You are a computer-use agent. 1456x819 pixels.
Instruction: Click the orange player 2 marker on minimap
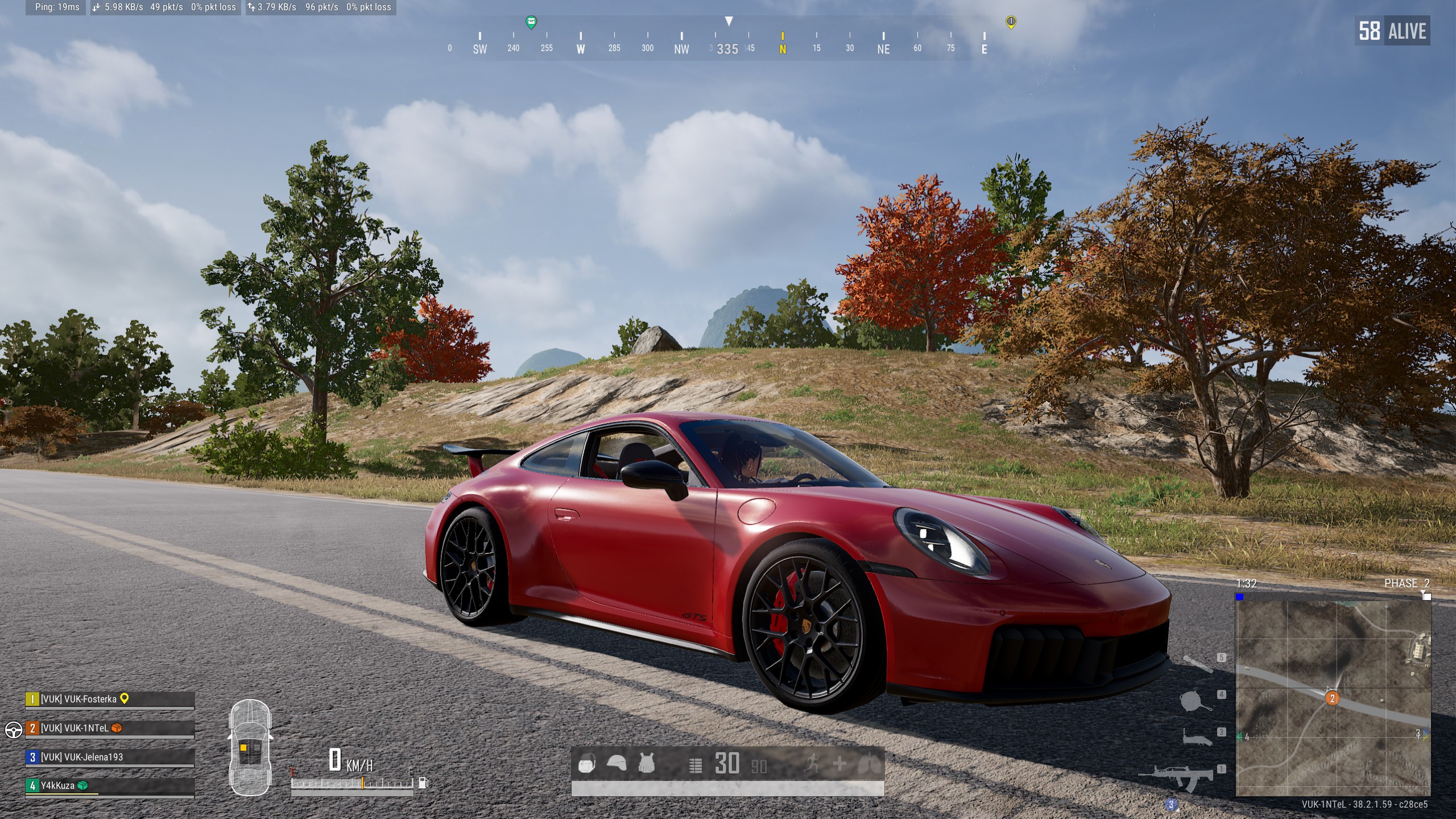1332,698
